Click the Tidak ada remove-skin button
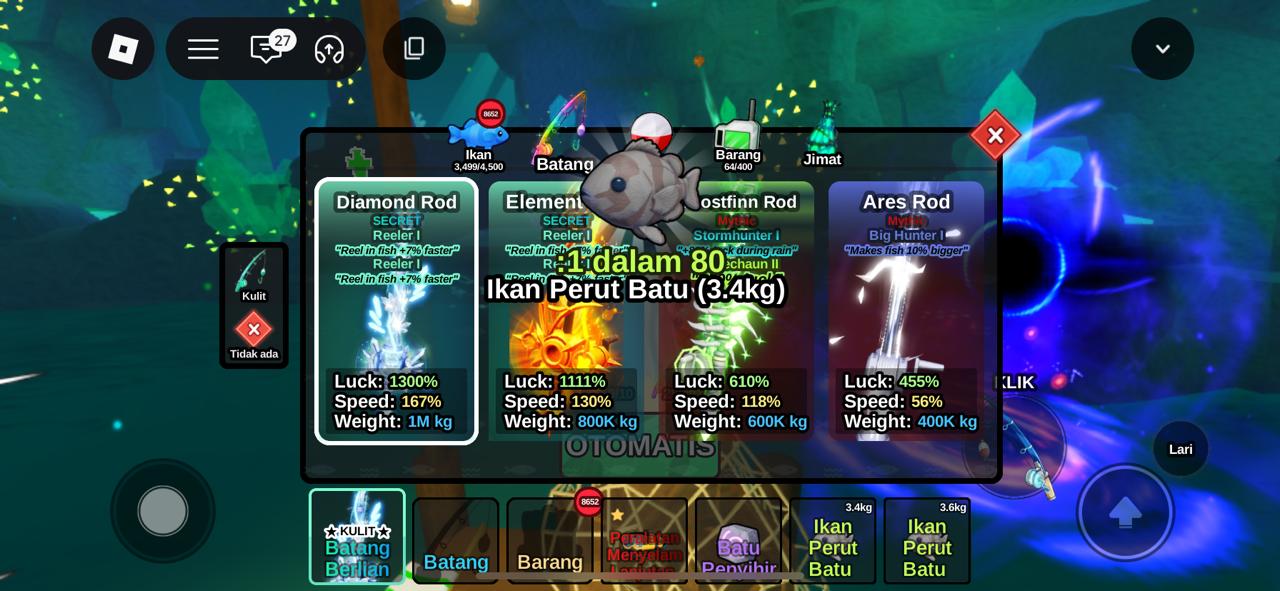This screenshot has height=591, width=1280. click(x=253, y=333)
